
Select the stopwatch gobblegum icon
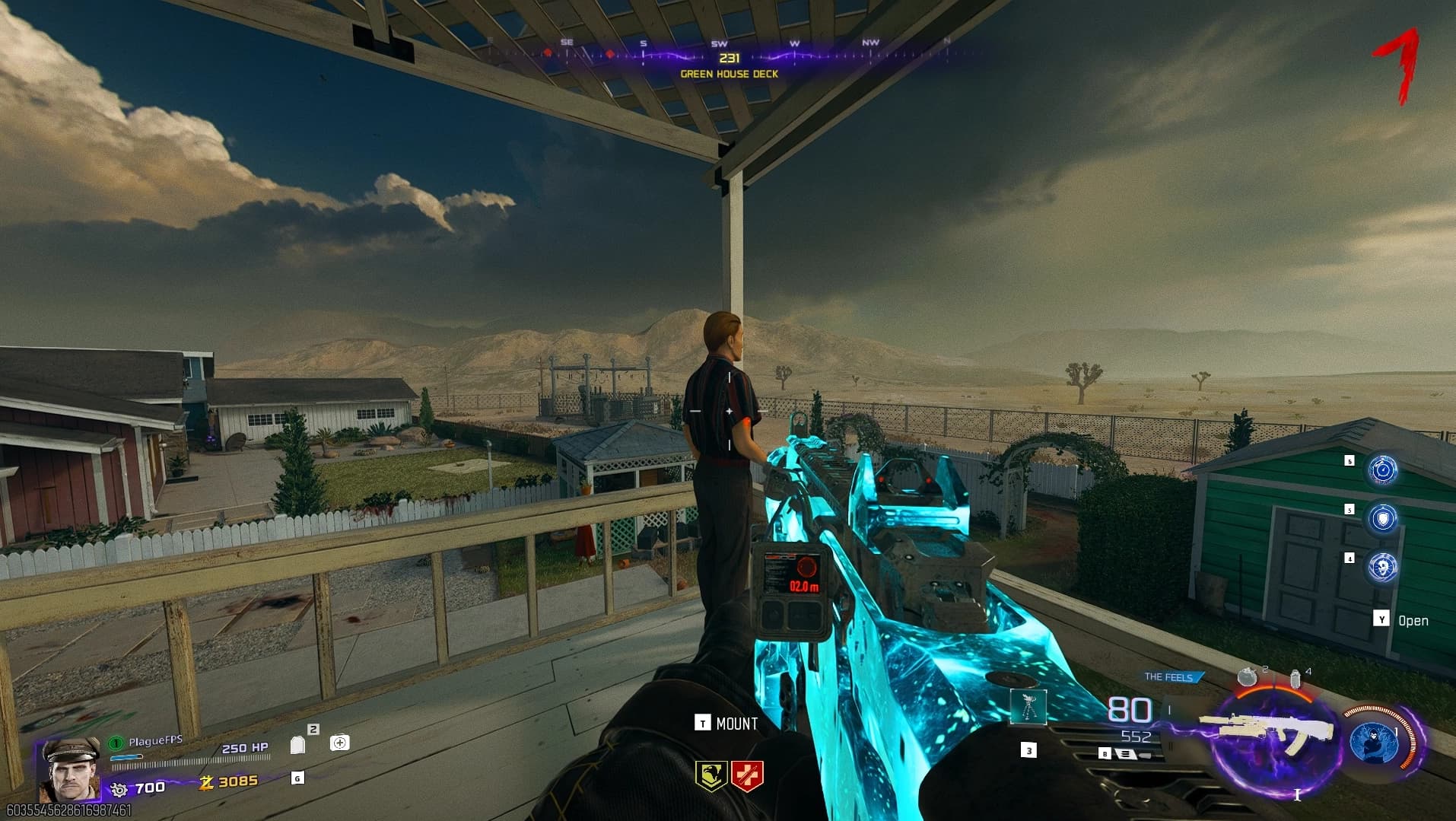pyautogui.click(x=1382, y=469)
